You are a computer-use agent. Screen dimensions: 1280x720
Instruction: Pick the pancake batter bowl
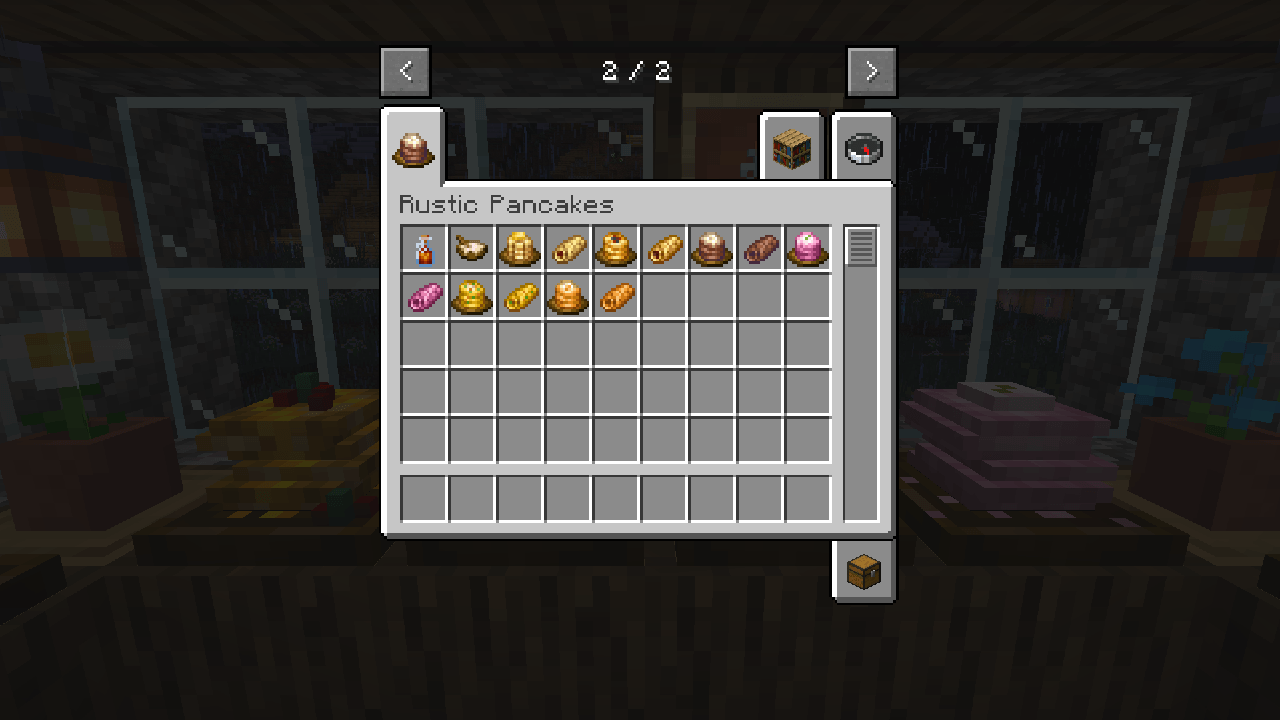click(x=471, y=248)
